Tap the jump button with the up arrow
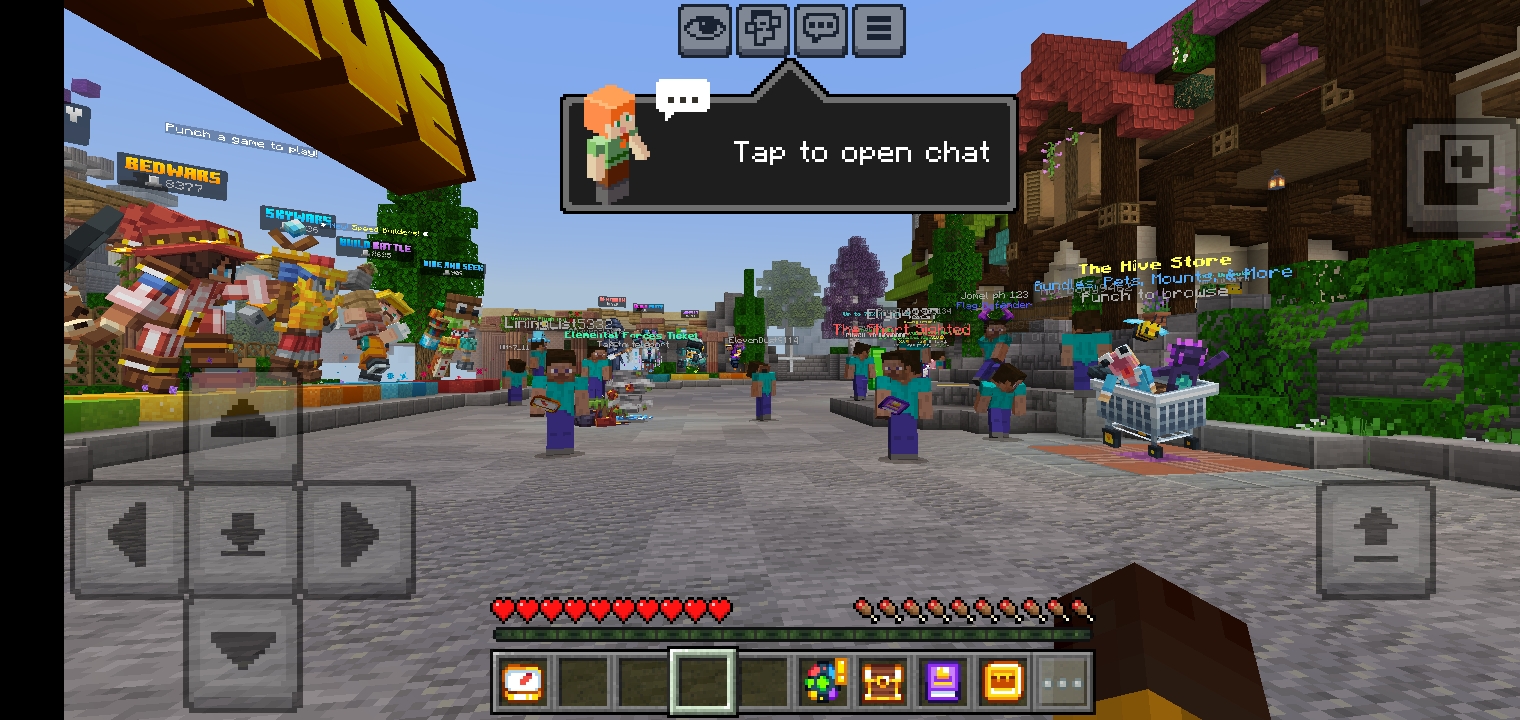This screenshot has width=1520, height=720. click(x=1375, y=540)
